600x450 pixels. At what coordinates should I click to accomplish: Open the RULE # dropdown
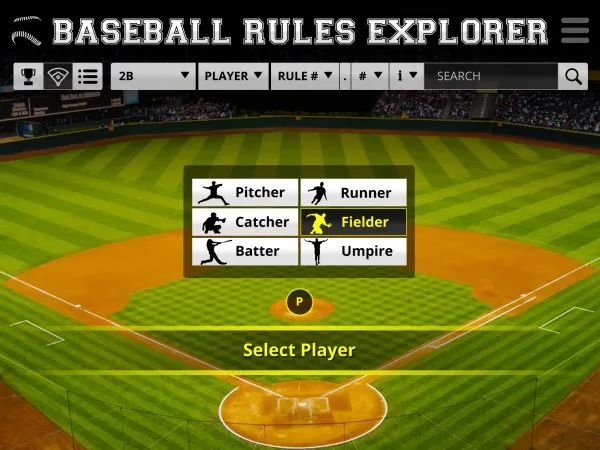click(304, 76)
